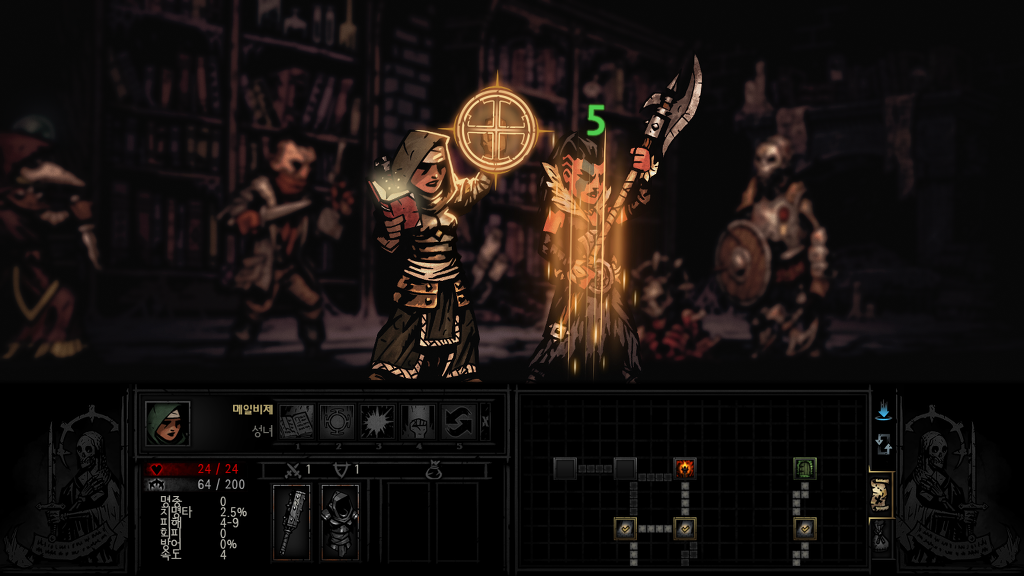Use the starburst flash skill
This screenshot has width=1024, height=576.
378,421
